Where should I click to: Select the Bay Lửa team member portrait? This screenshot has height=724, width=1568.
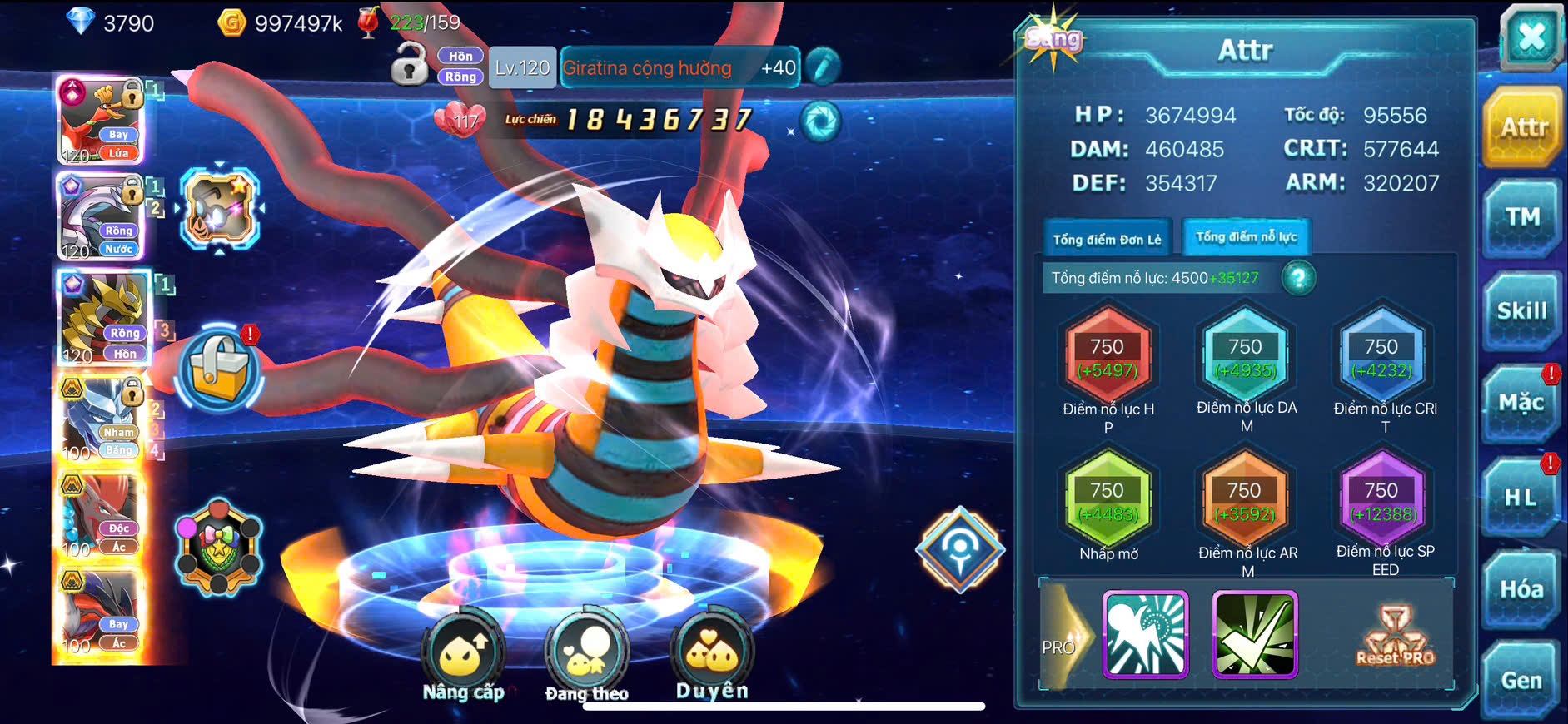pos(101,121)
